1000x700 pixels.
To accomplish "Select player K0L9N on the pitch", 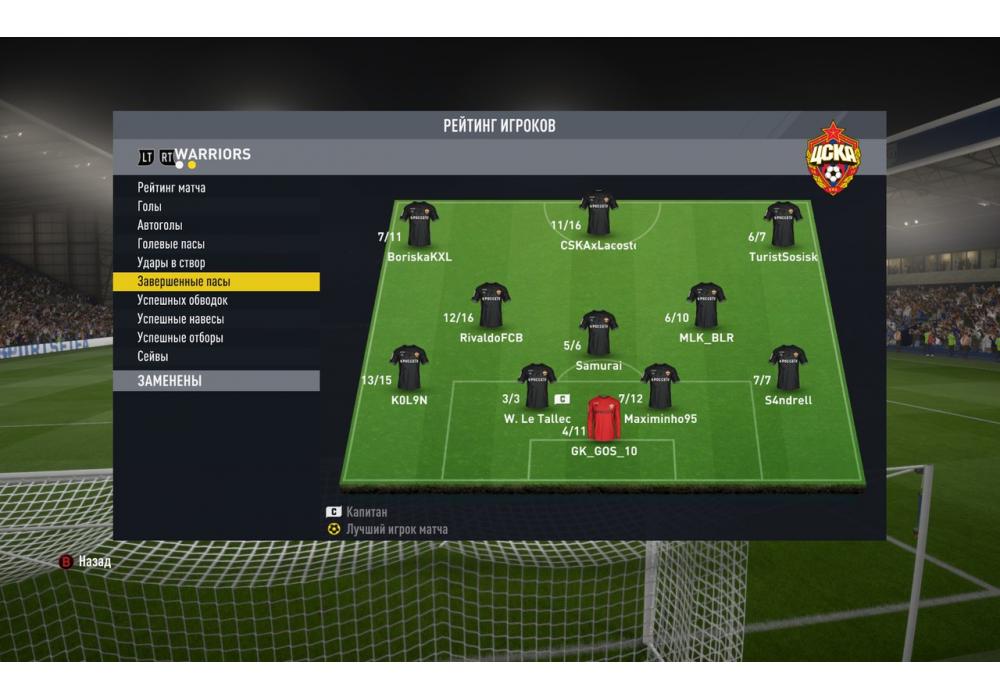I will 409,368.
